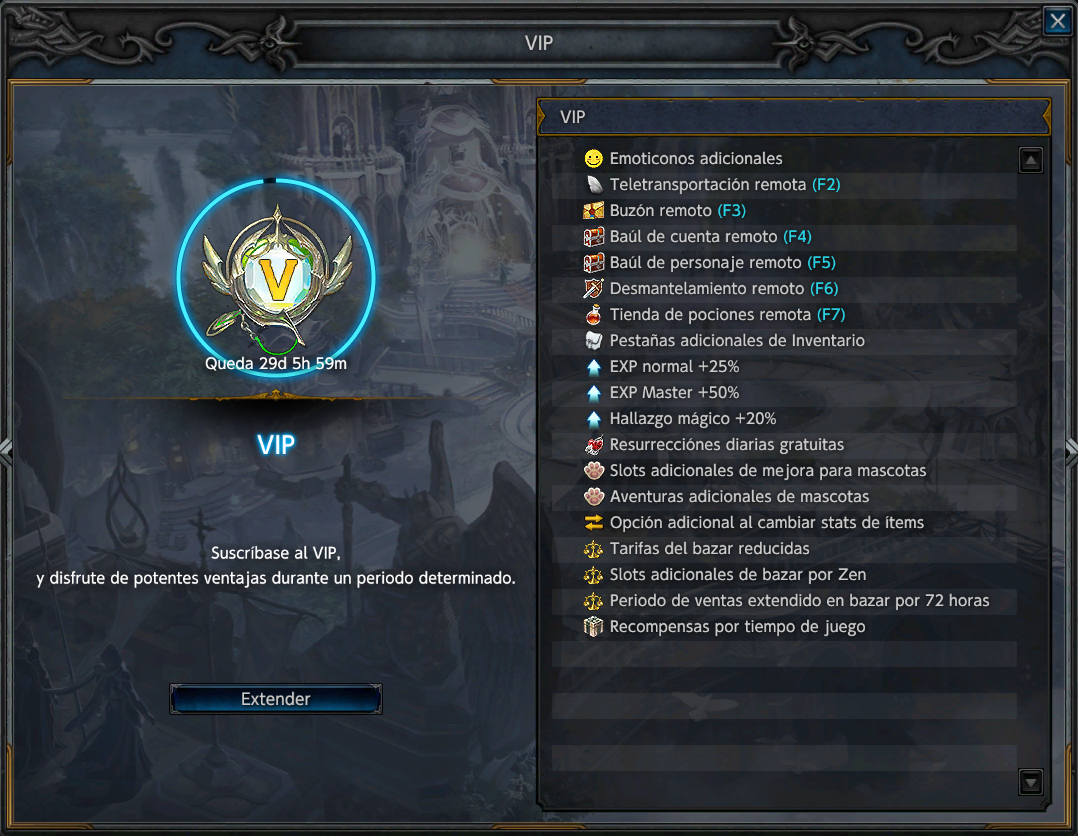
Task: Choose Resurrecciónes diarias gratuitas entry
Action: pos(726,444)
